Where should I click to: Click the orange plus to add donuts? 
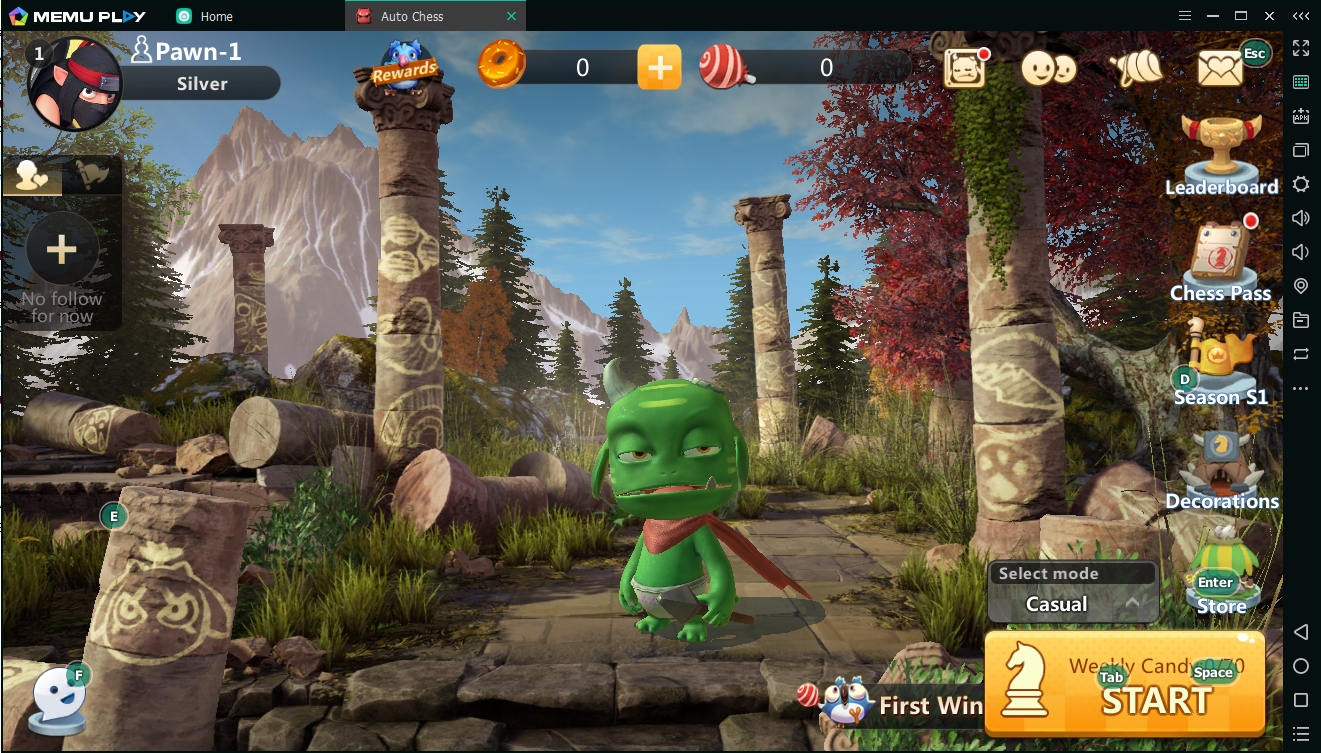659,67
